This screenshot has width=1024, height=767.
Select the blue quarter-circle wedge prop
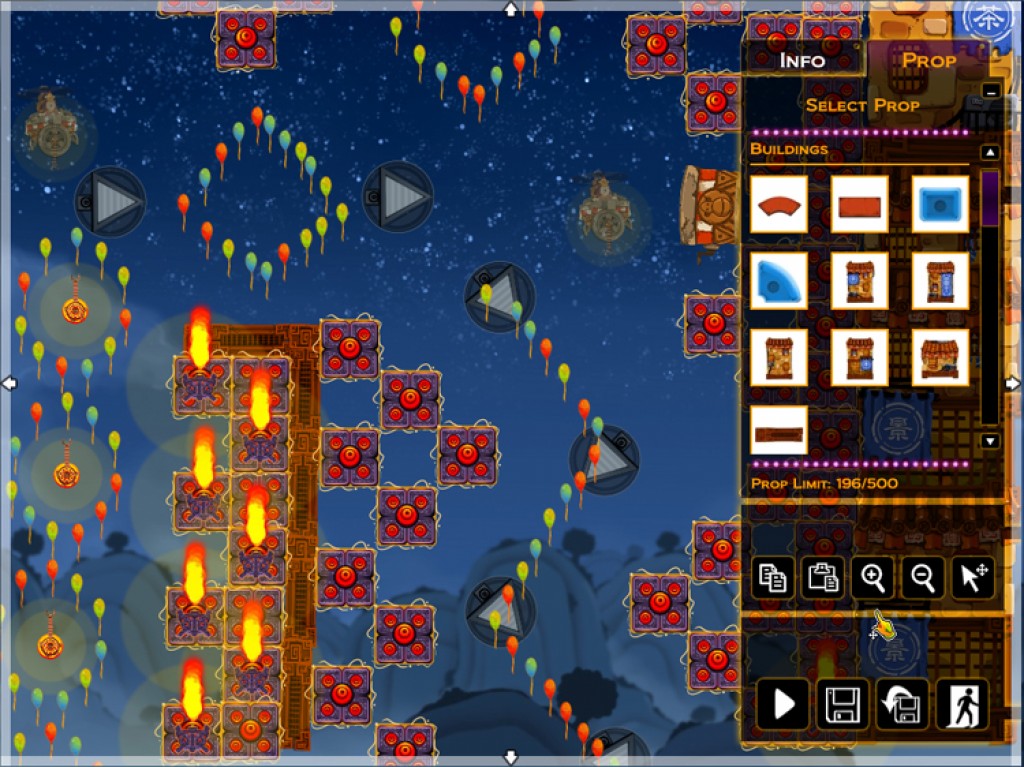779,281
